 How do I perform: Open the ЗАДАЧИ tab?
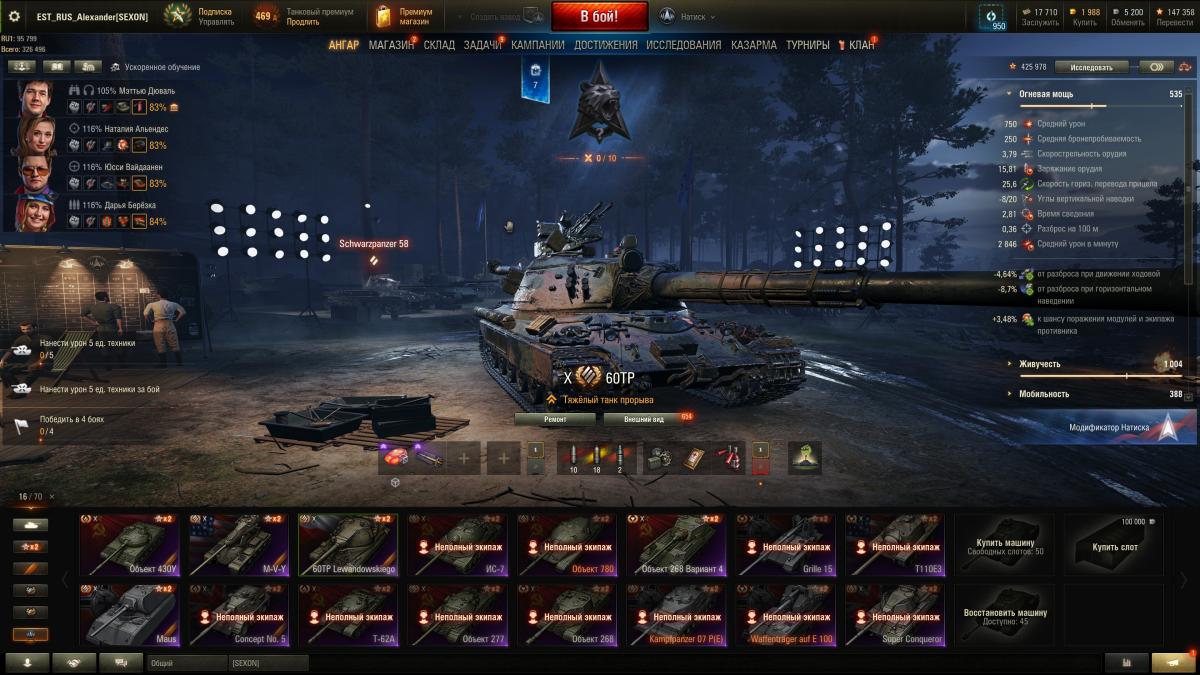click(483, 45)
